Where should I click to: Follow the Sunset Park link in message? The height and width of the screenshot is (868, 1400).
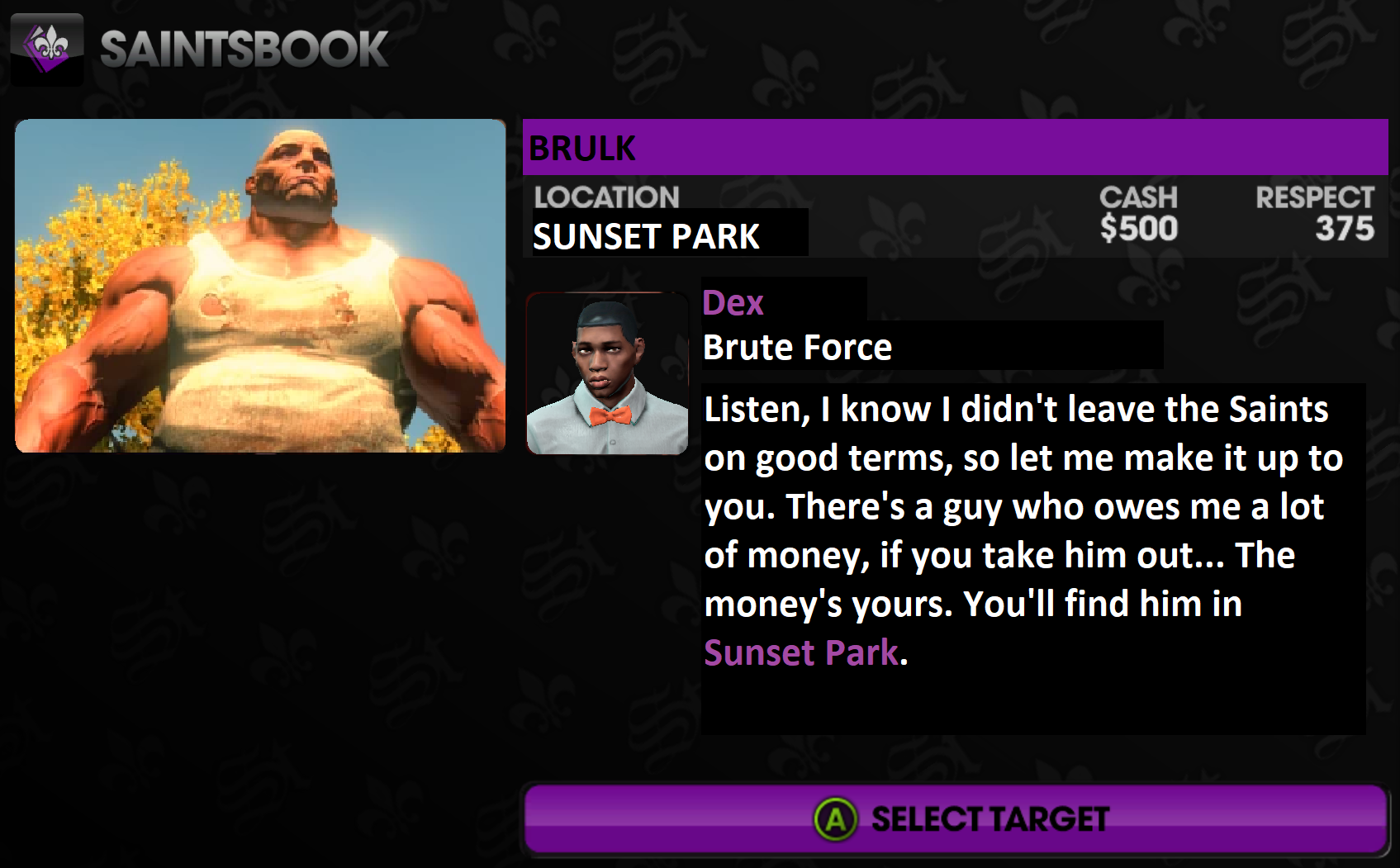coord(800,652)
